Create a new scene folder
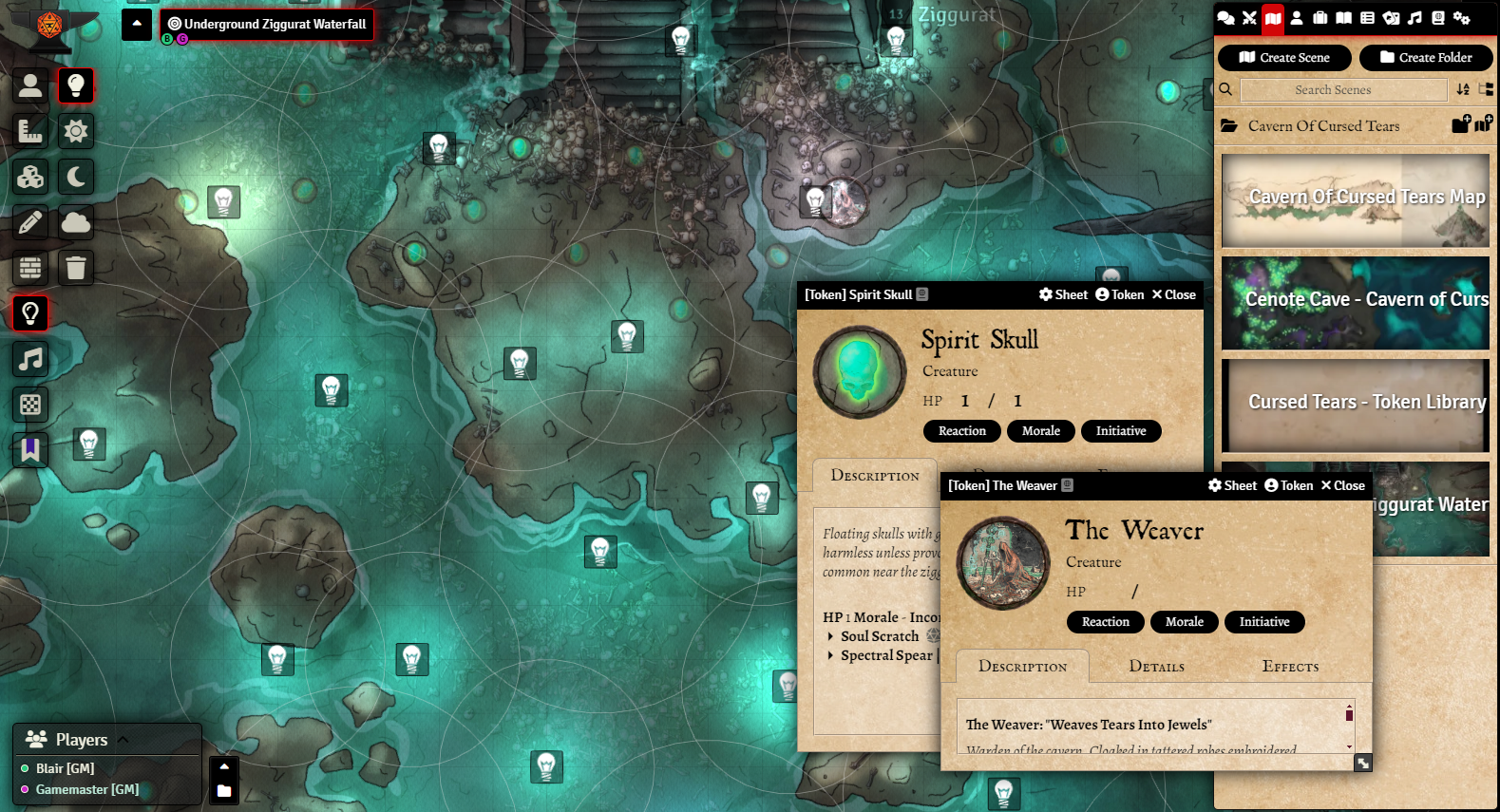This screenshot has width=1500, height=812. (1426, 58)
